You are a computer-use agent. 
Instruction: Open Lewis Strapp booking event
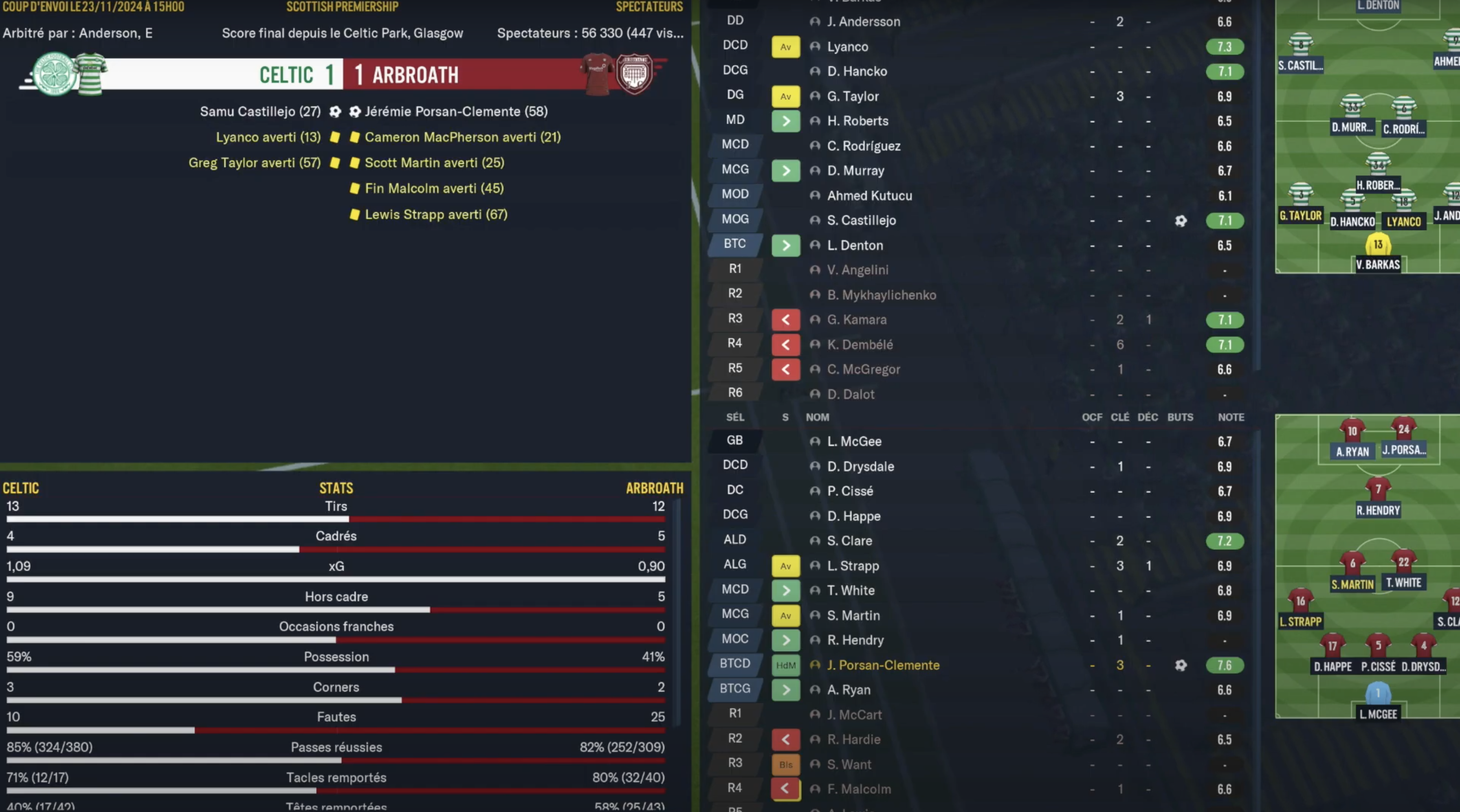[x=435, y=215]
